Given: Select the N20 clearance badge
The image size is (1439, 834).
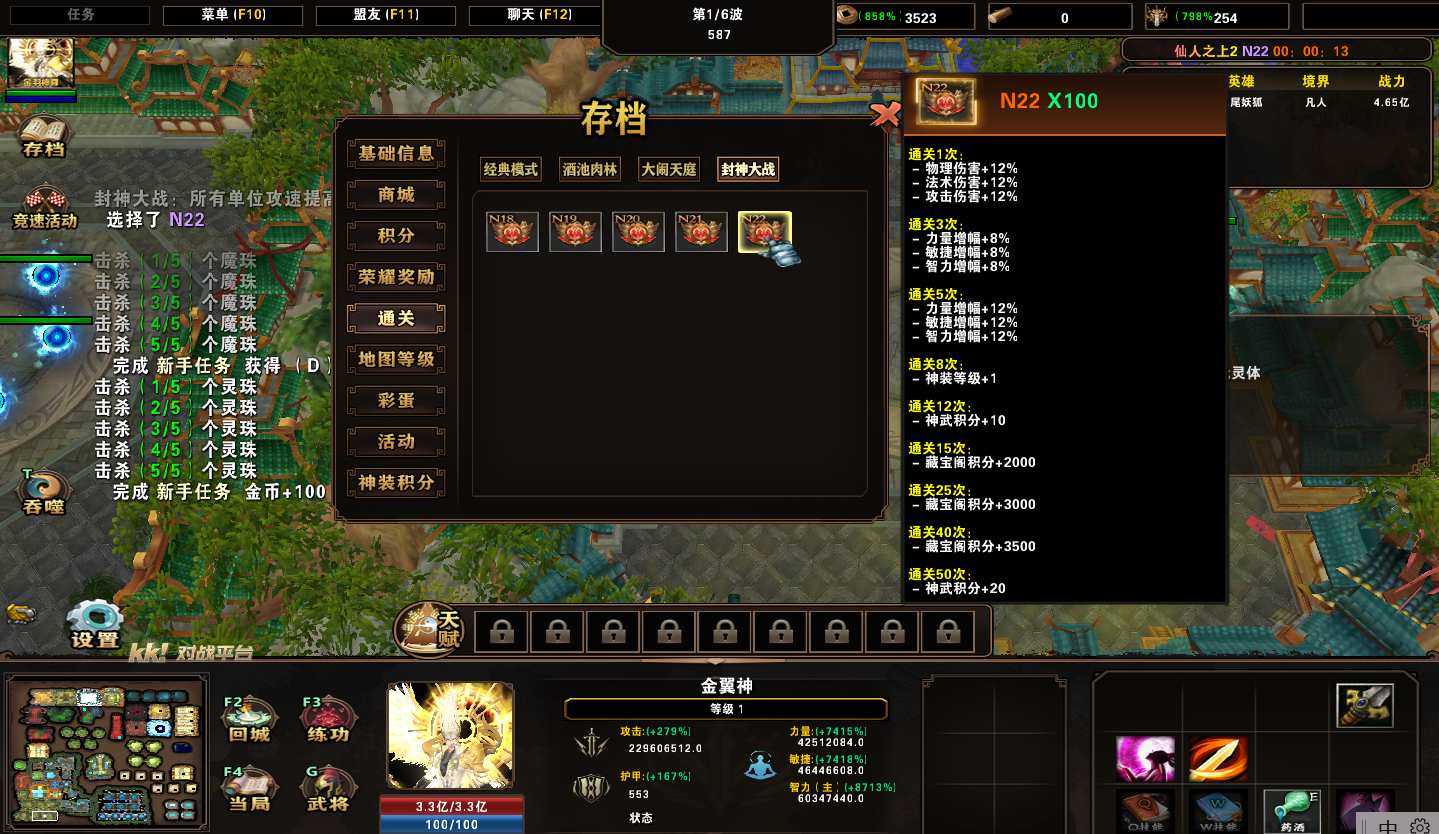Looking at the screenshot, I should coord(638,232).
